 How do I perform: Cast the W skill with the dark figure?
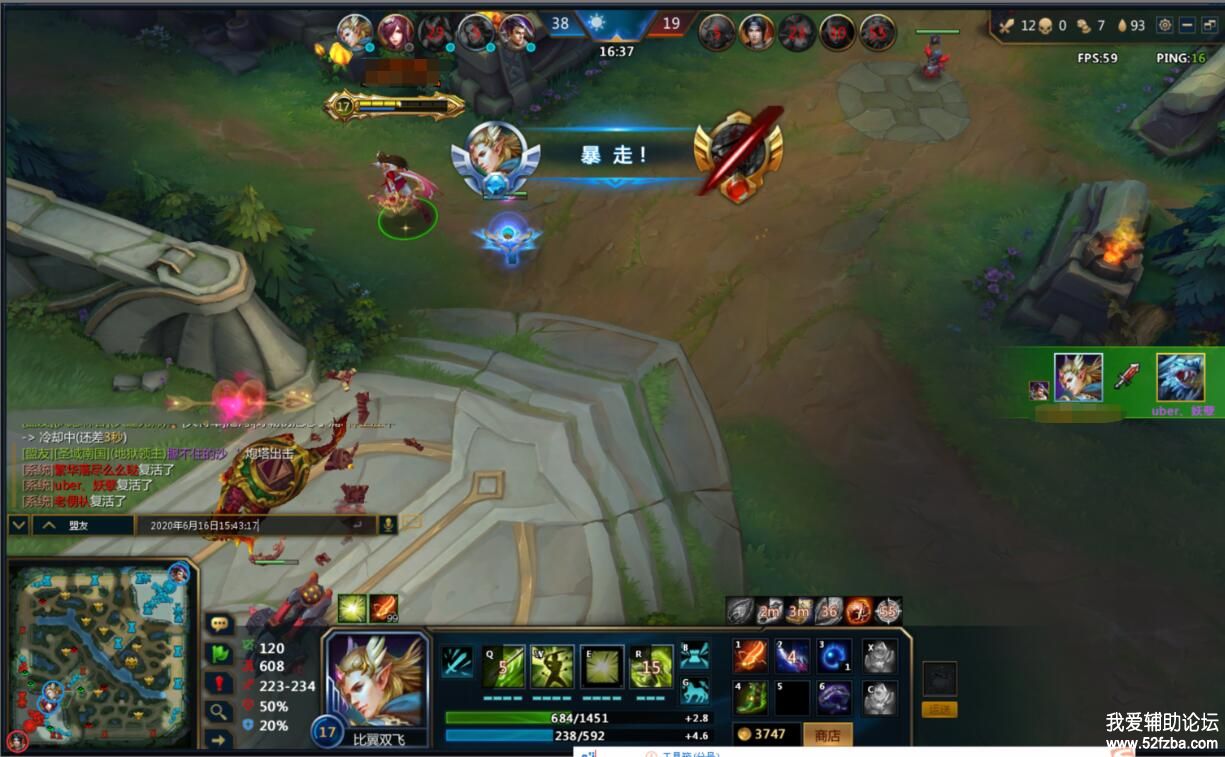click(553, 665)
